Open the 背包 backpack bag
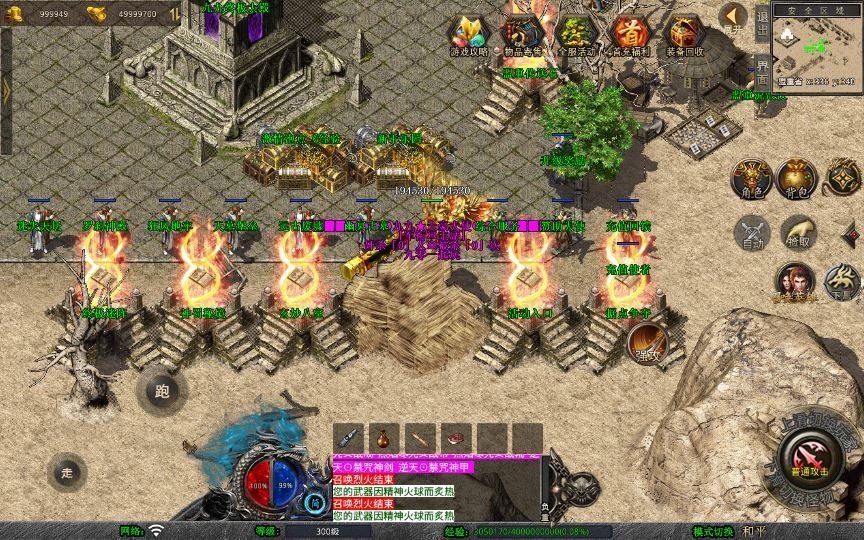 pos(795,178)
